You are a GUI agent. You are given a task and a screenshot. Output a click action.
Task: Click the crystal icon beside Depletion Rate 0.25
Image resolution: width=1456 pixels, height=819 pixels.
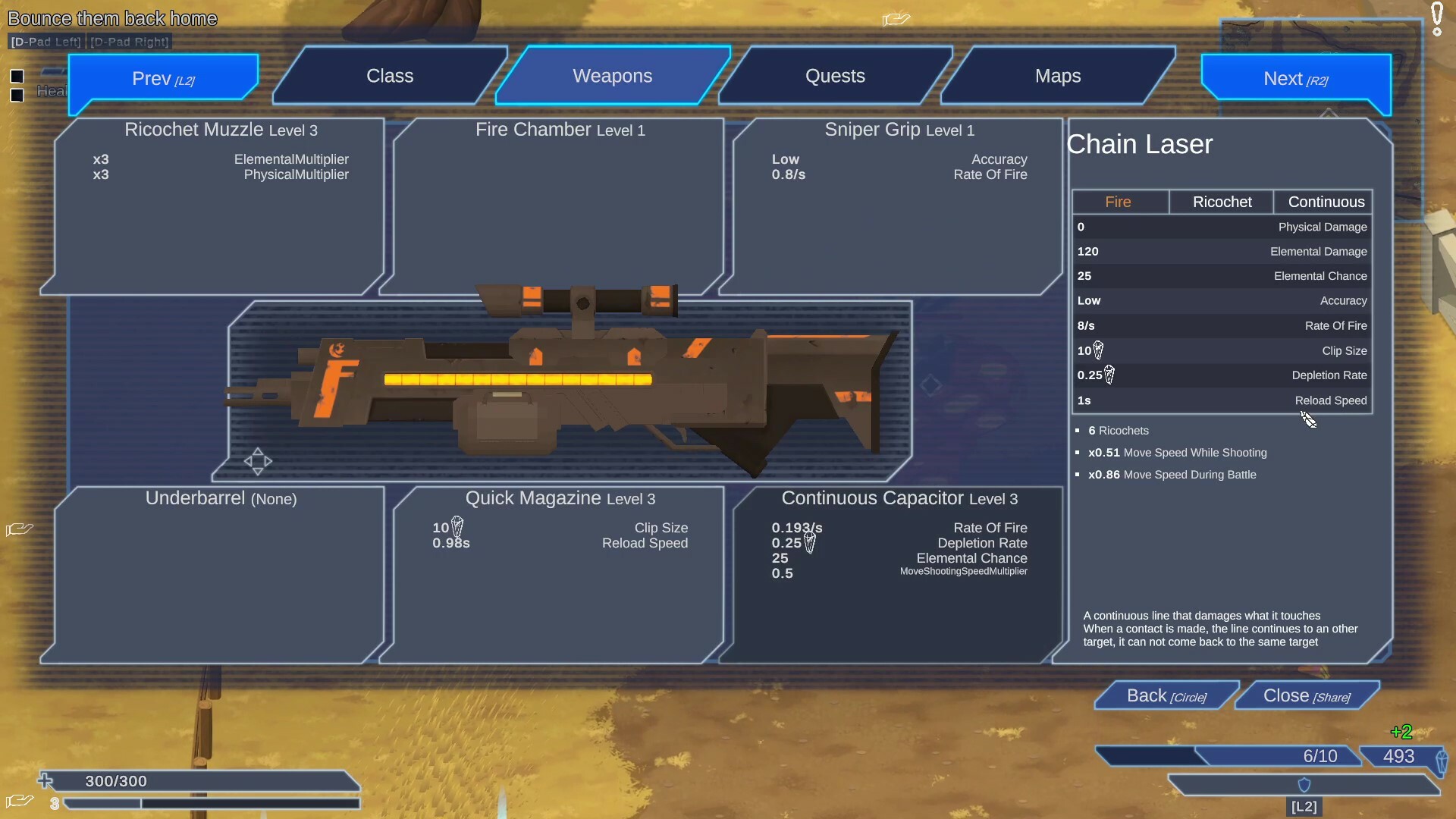click(x=1109, y=375)
